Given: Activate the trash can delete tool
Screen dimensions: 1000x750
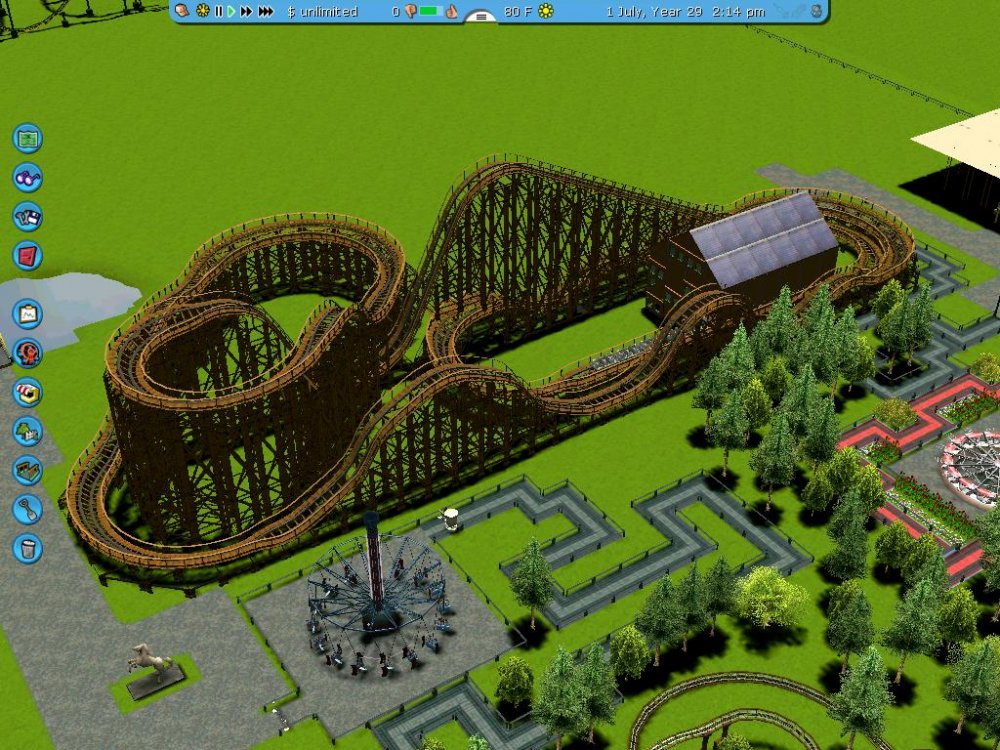Looking at the screenshot, I should [27, 548].
